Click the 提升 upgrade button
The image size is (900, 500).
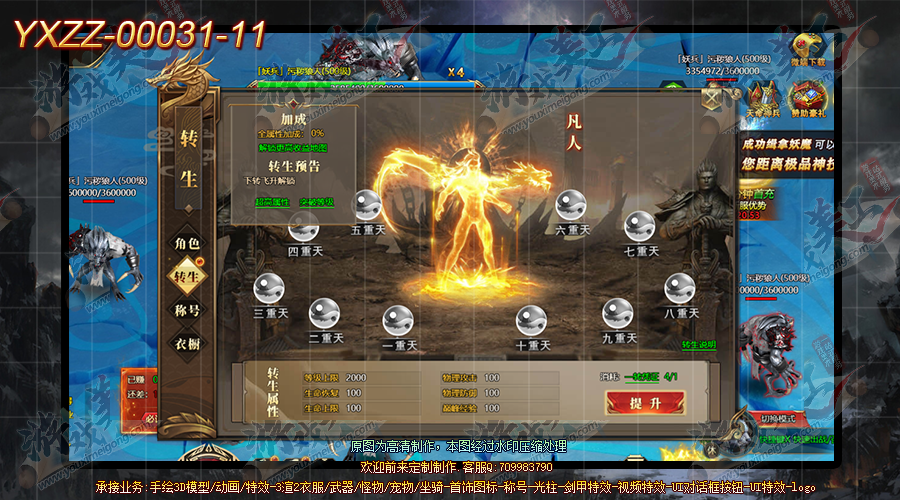coord(645,403)
